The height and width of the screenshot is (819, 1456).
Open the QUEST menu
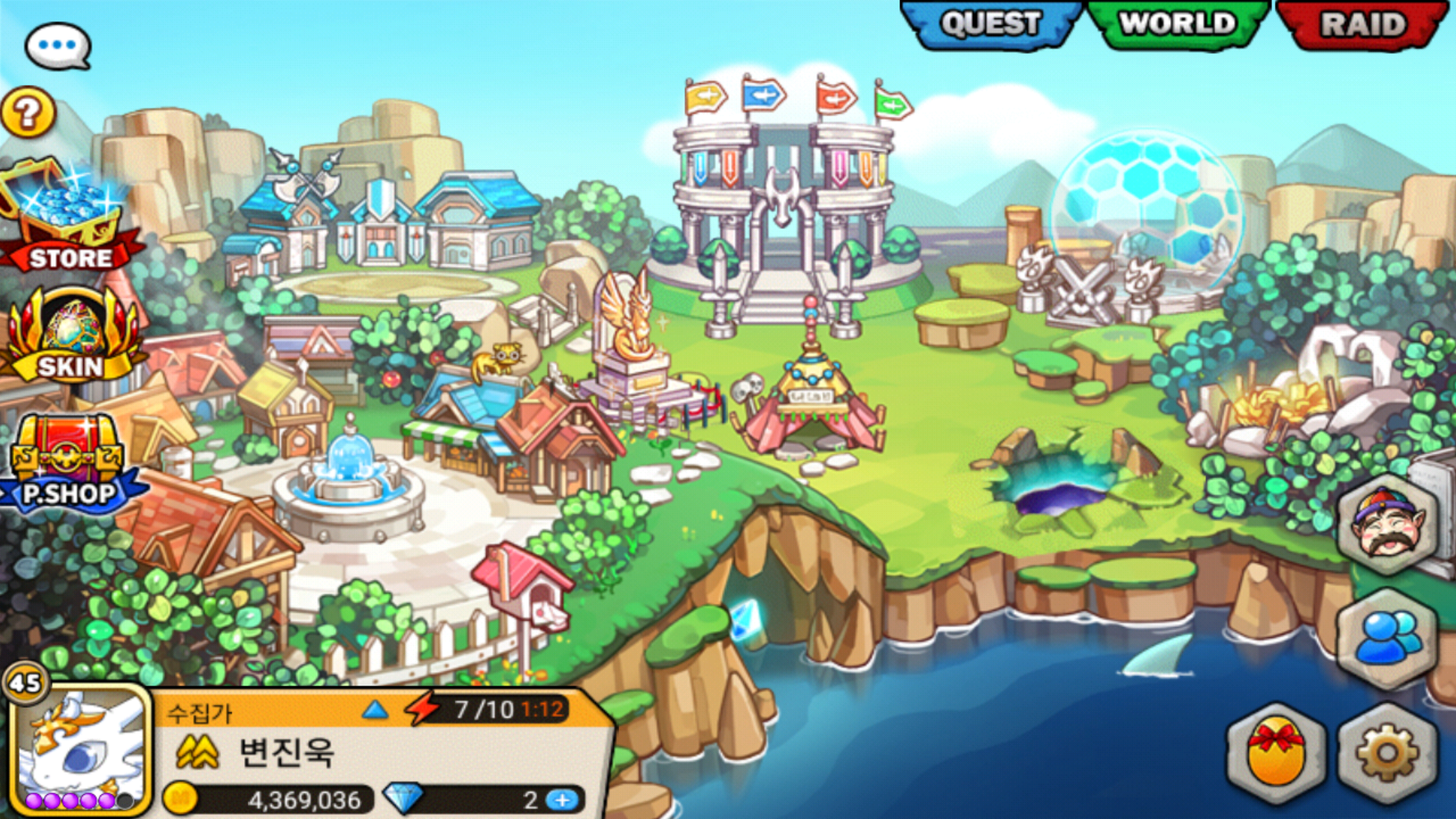990,24
